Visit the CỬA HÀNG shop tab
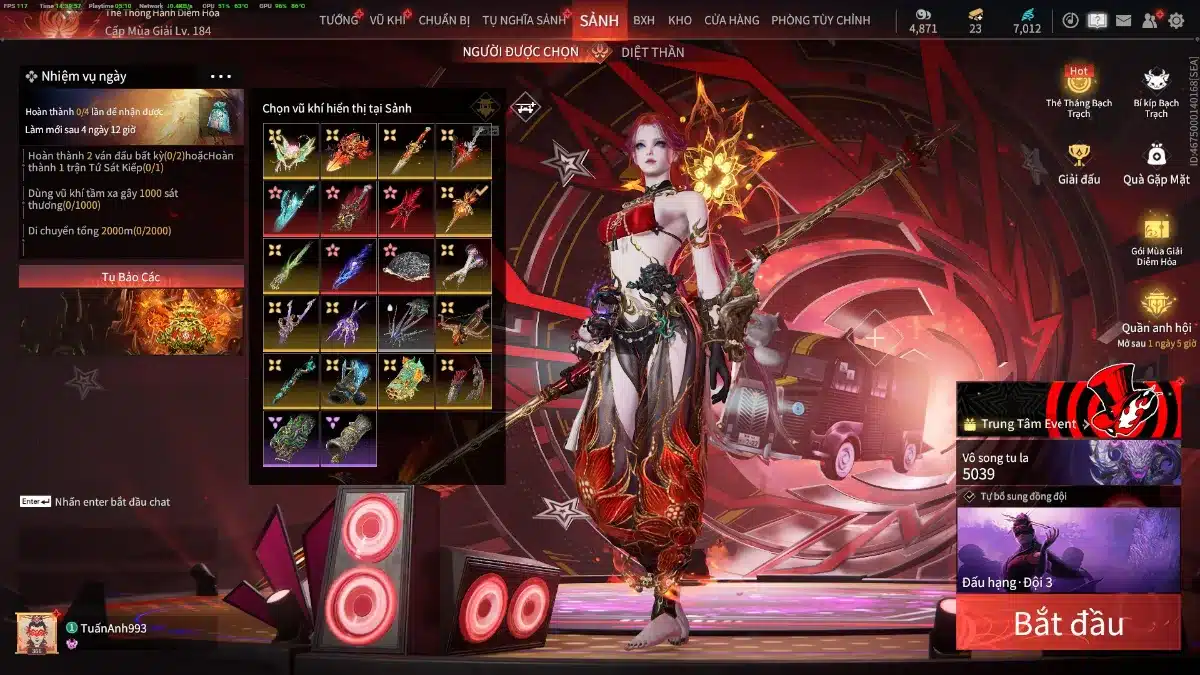The image size is (1200, 675). coord(731,20)
